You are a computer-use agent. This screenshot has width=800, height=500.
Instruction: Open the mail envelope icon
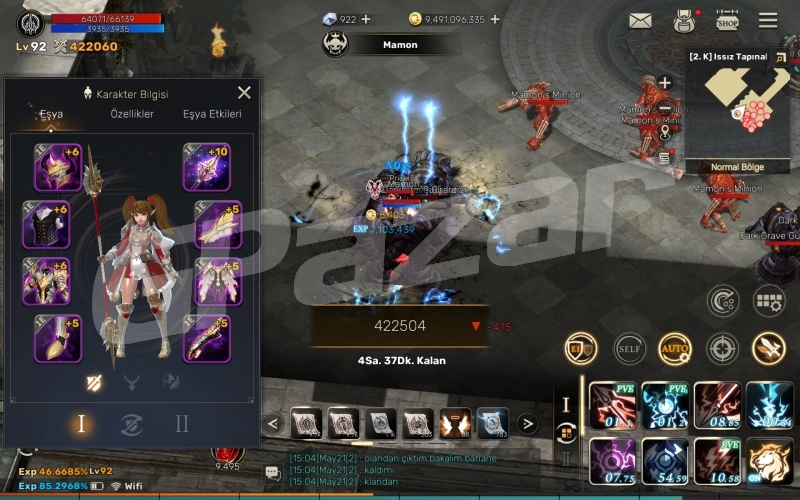point(640,20)
